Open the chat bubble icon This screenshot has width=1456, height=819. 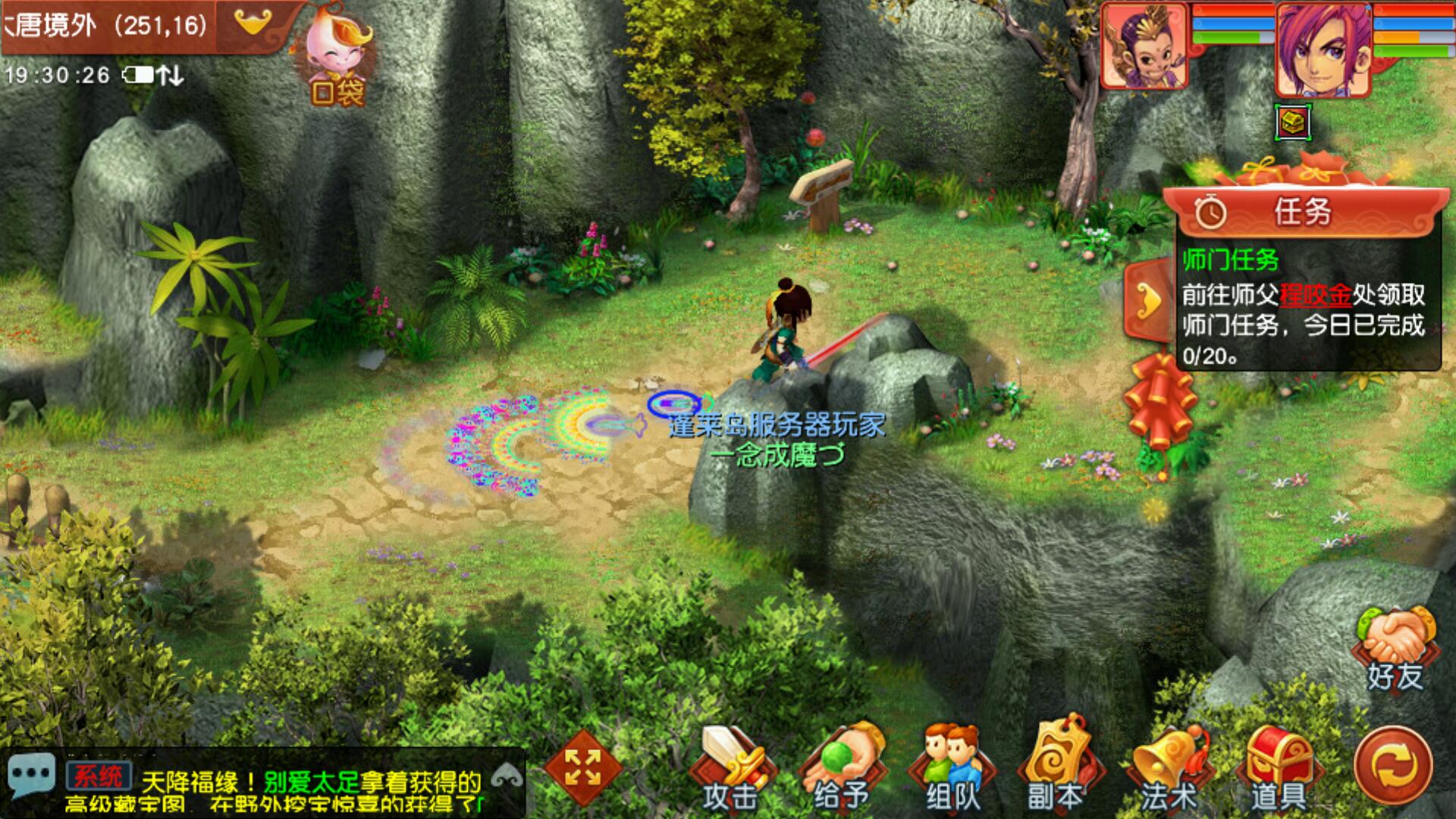(30, 776)
